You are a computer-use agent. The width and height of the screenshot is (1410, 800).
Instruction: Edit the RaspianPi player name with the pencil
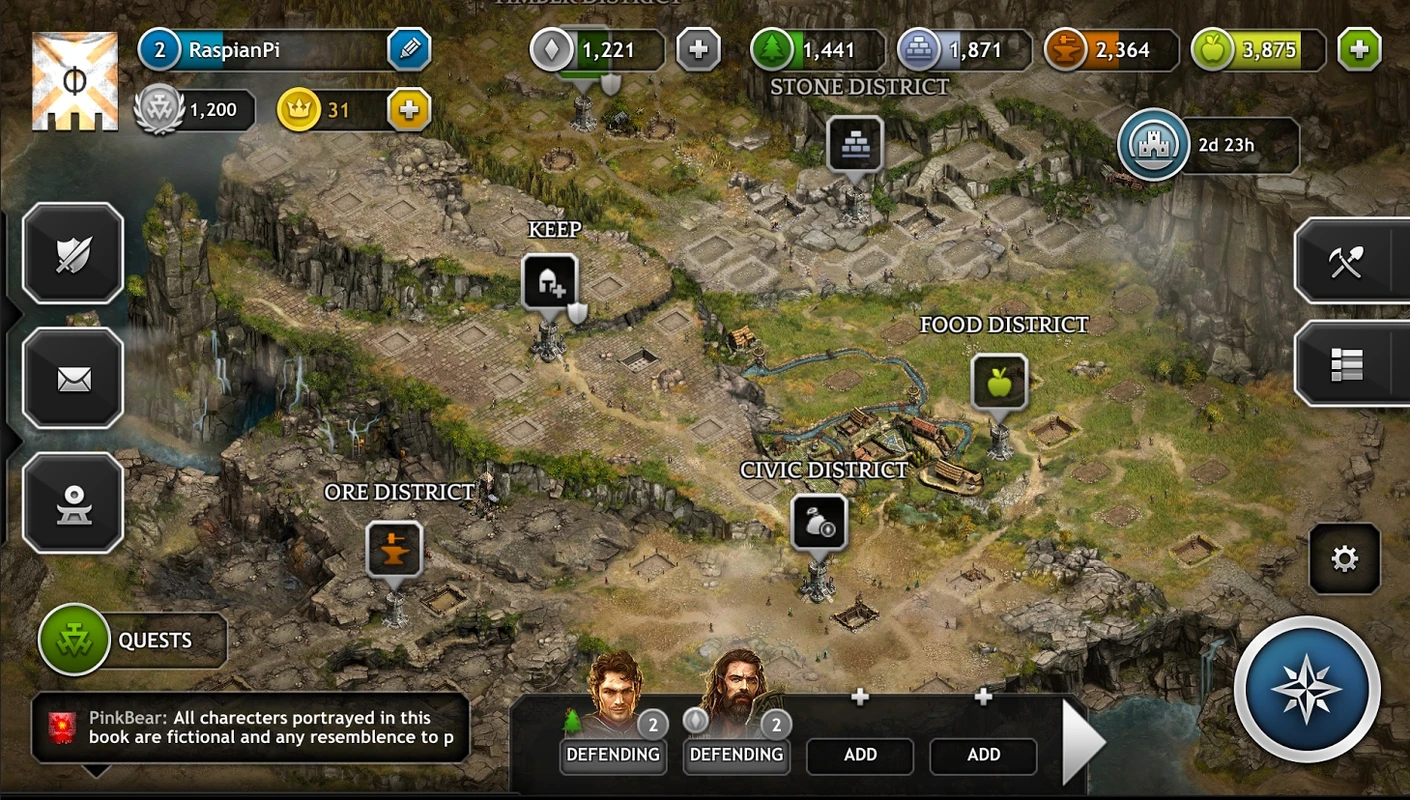pos(408,48)
